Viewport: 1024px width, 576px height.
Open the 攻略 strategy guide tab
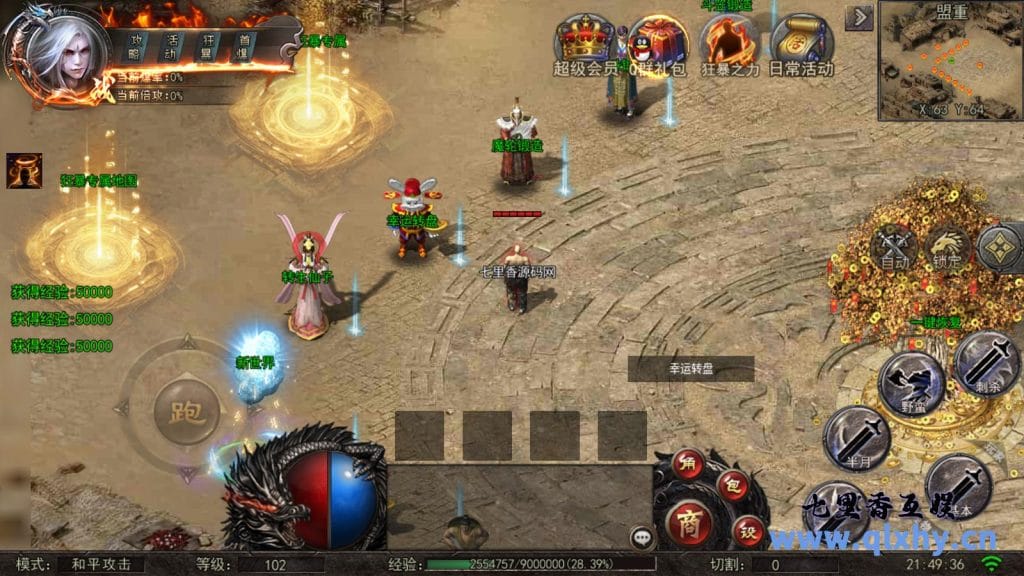[x=137, y=46]
